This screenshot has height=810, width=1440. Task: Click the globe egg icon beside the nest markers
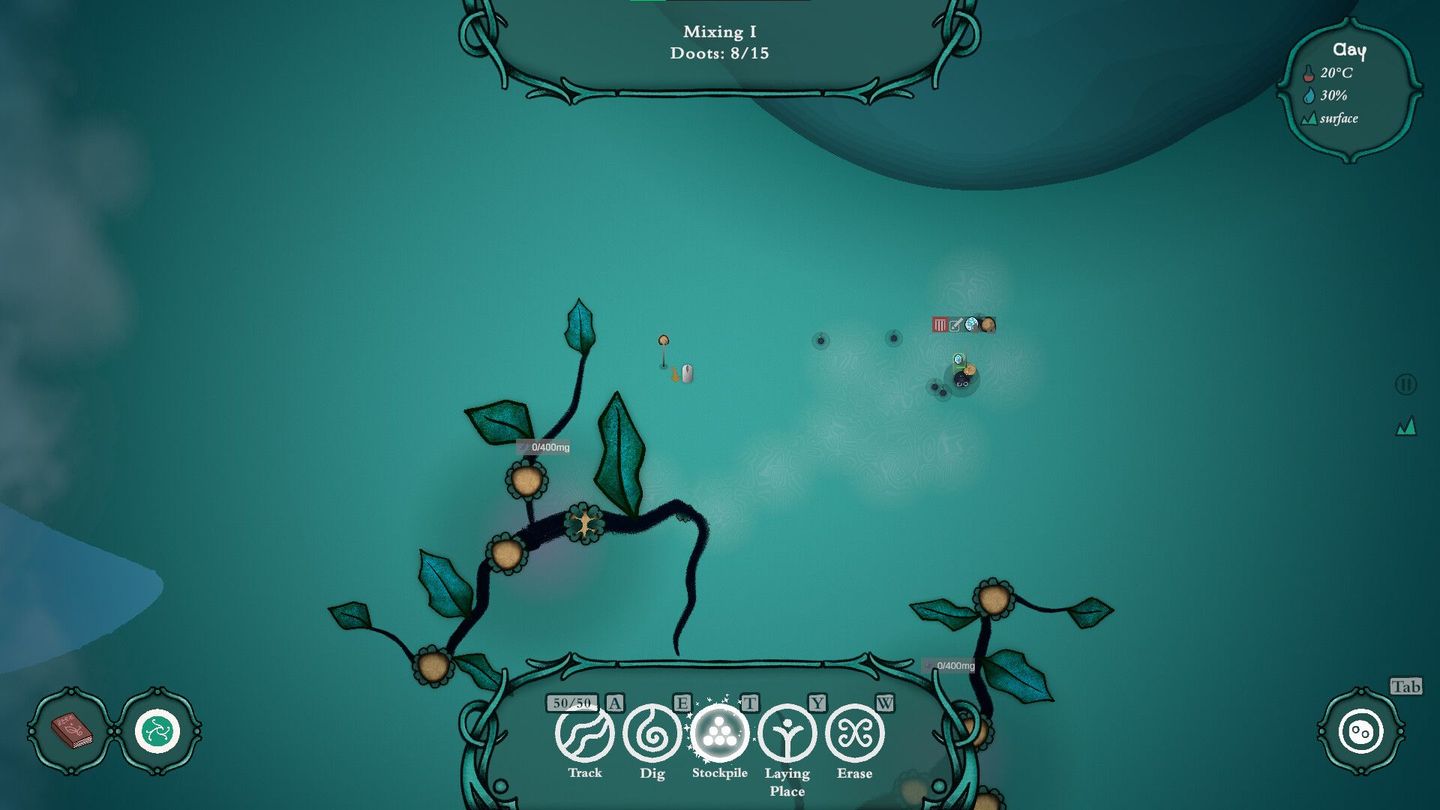tap(969, 324)
